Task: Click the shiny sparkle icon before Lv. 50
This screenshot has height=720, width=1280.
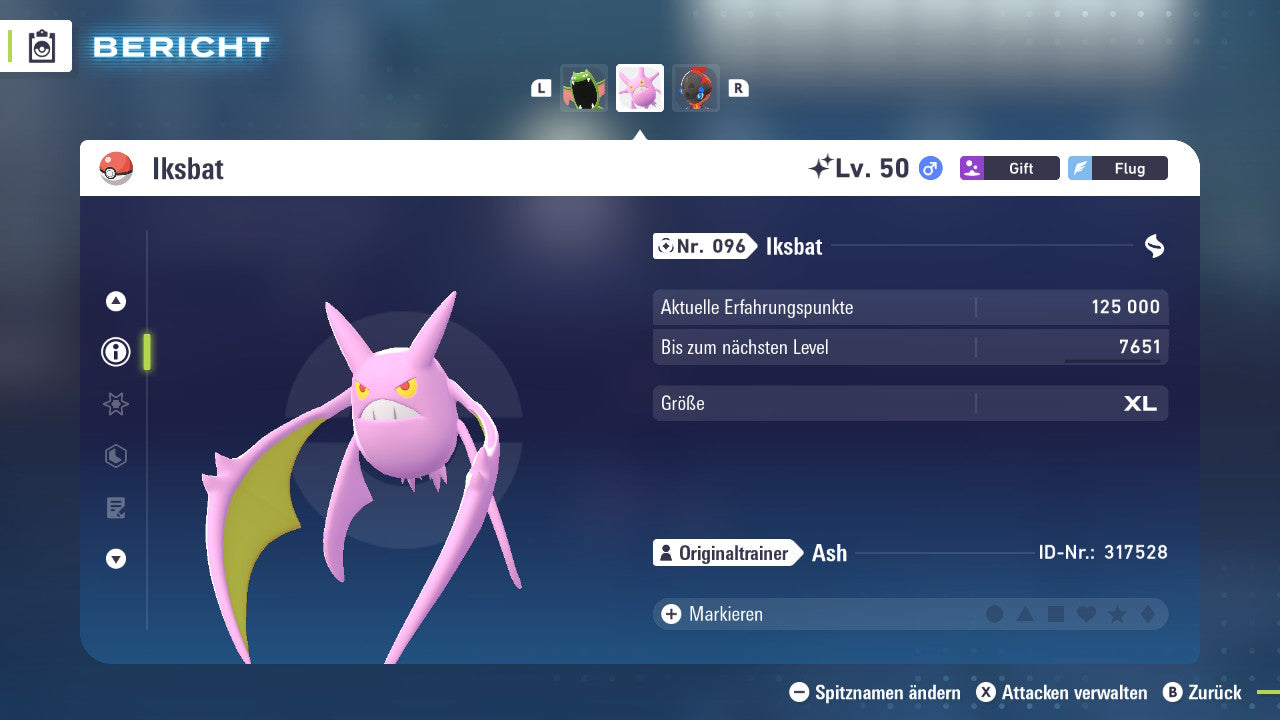Action: (824, 165)
